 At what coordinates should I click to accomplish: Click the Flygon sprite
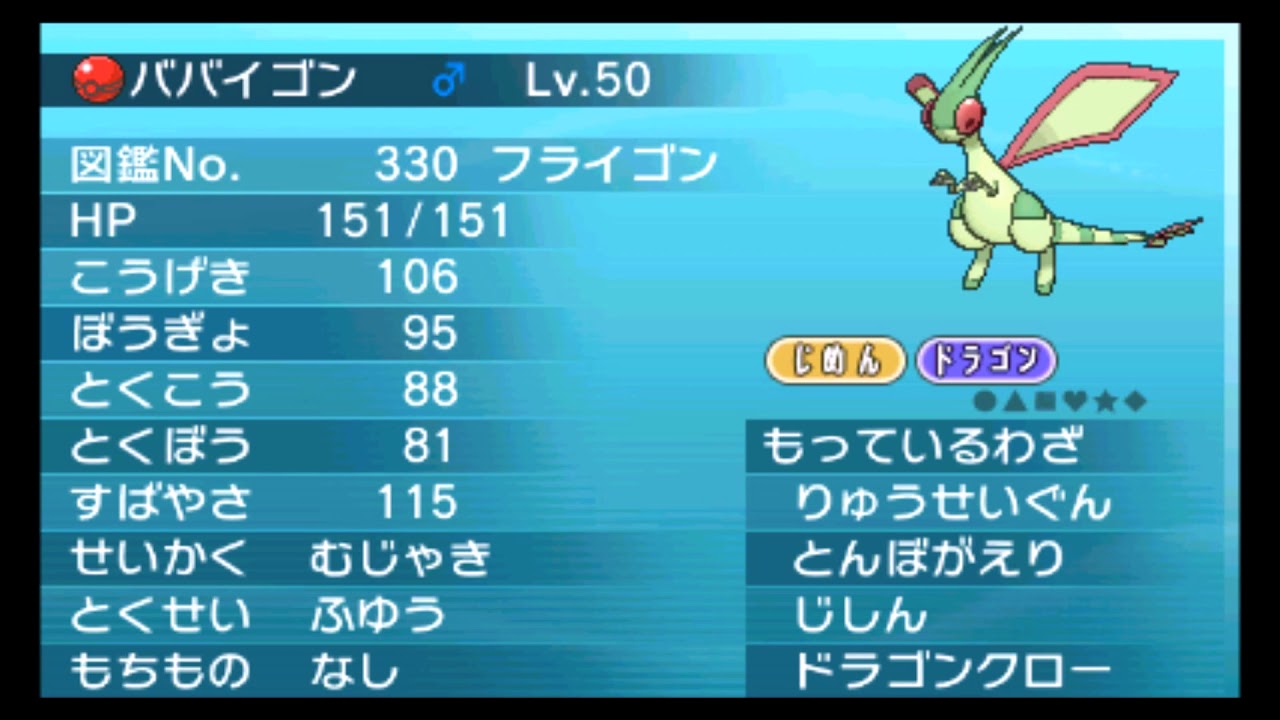[1020, 170]
